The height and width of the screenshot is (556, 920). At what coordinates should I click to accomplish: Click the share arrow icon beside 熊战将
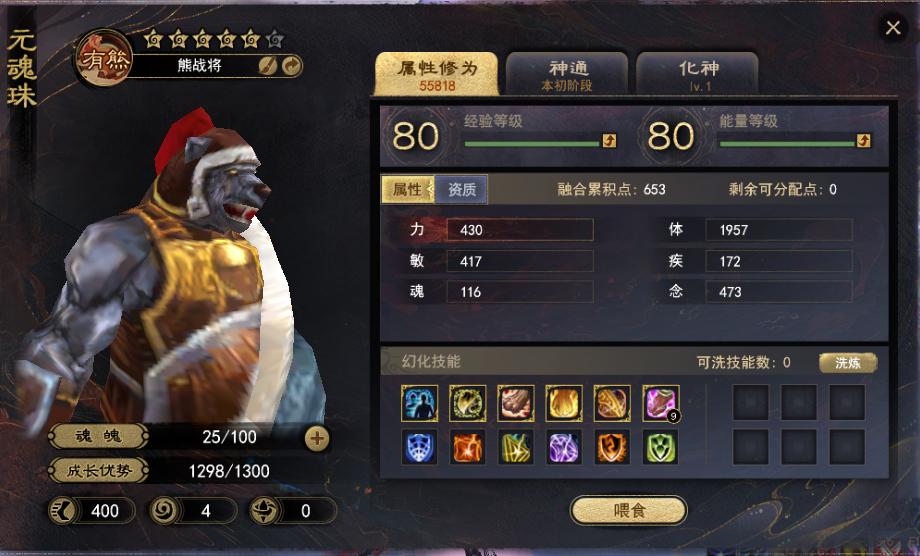click(292, 66)
